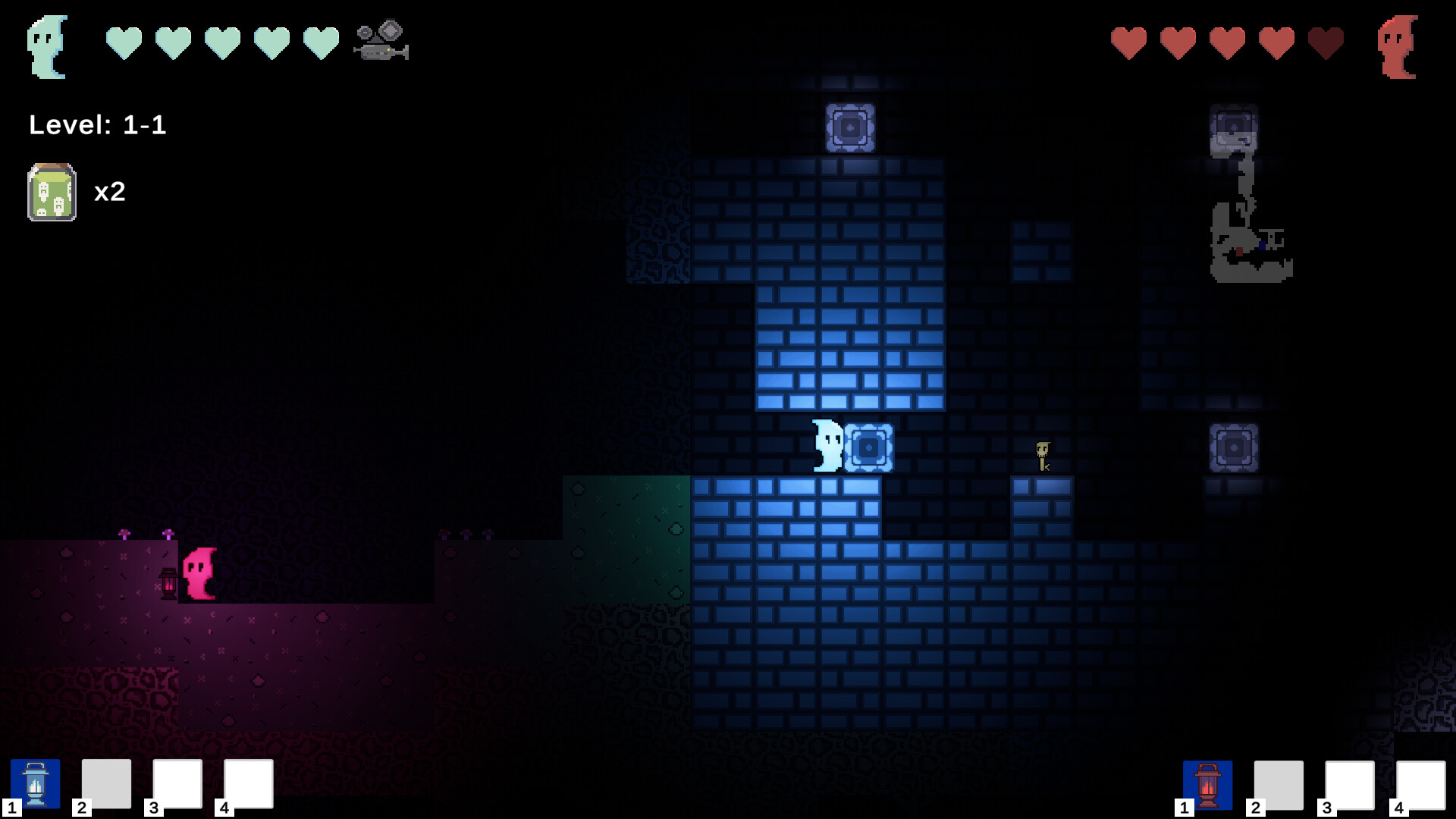This screenshot has height=819, width=1456.
Task: Select the film camera icon in the HUD
Action: (379, 42)
